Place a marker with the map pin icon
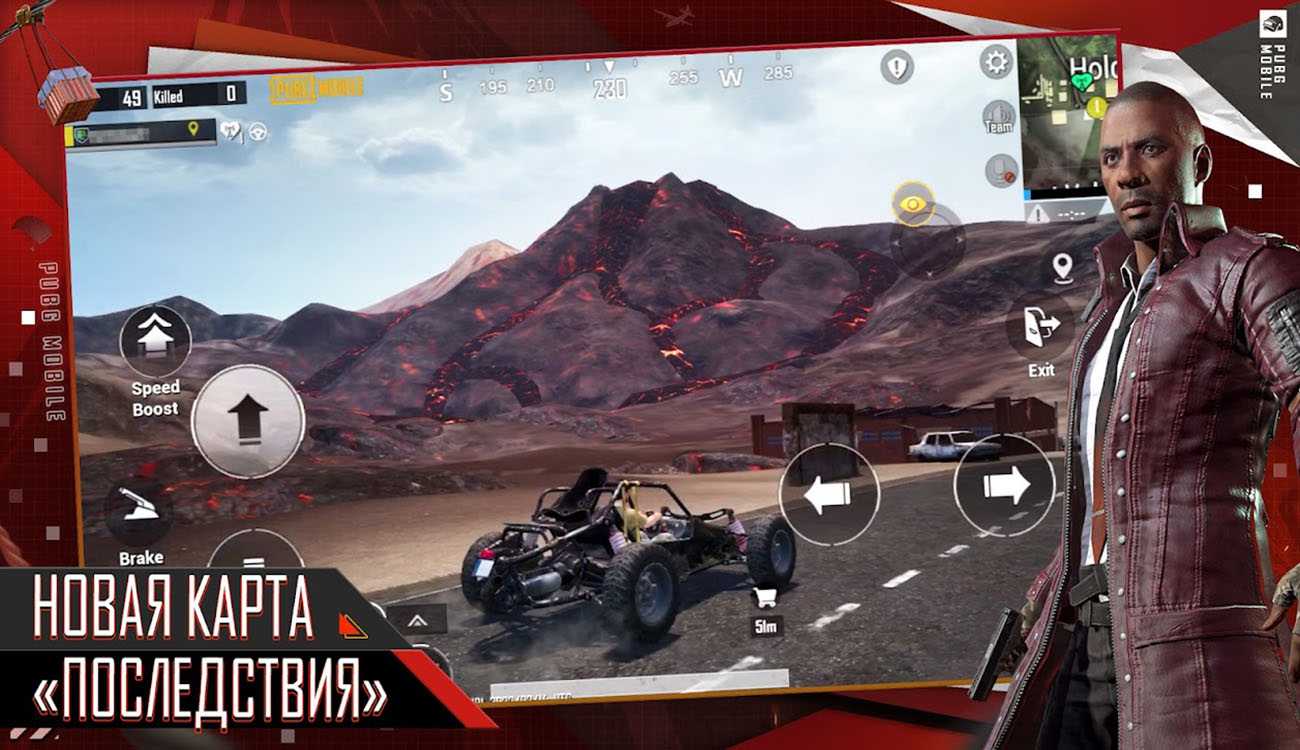Viewport: 1300px width, 750px height. [x=1062, y=266]
